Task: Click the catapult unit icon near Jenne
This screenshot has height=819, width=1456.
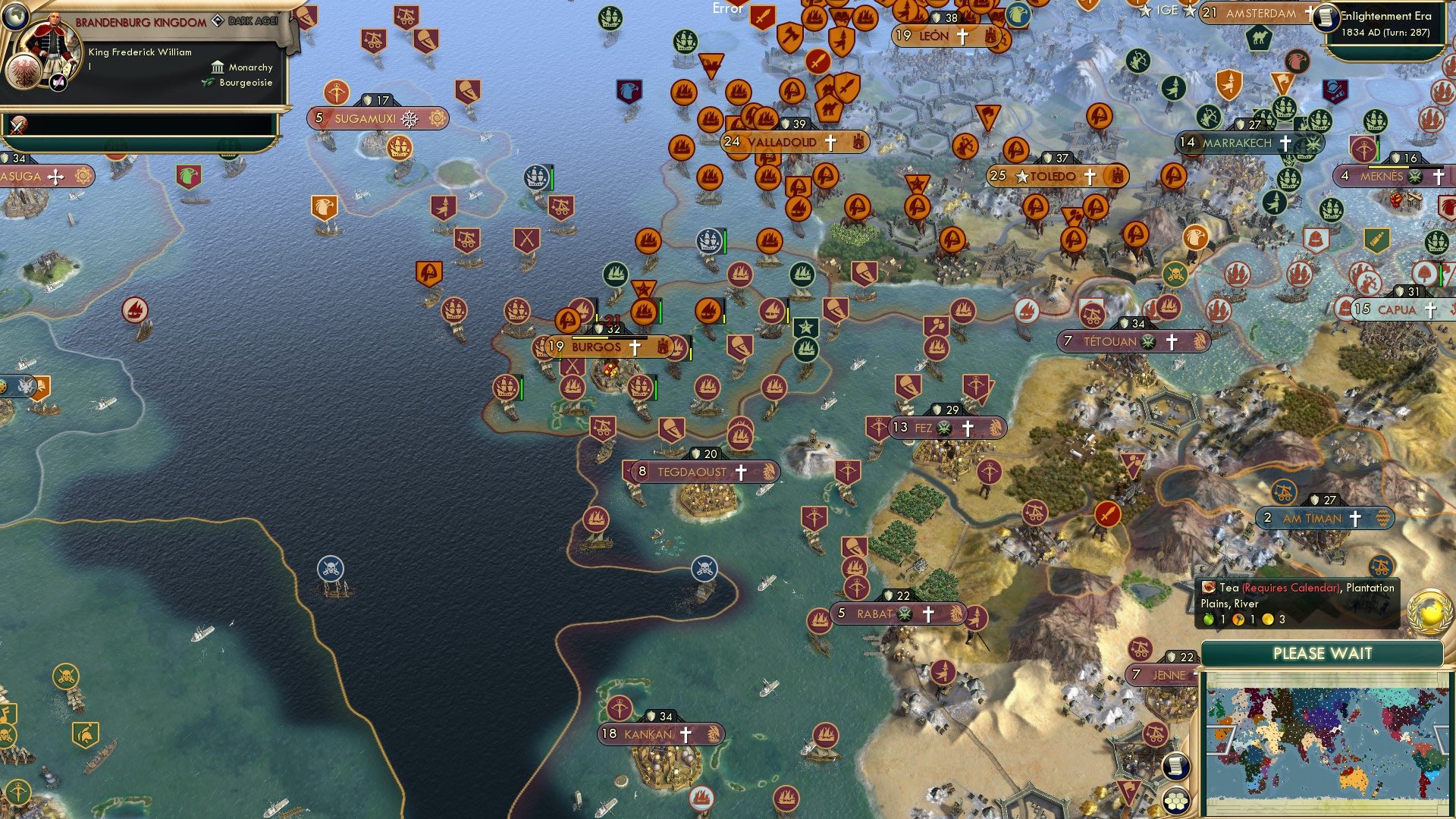Action: (1142, 651)
